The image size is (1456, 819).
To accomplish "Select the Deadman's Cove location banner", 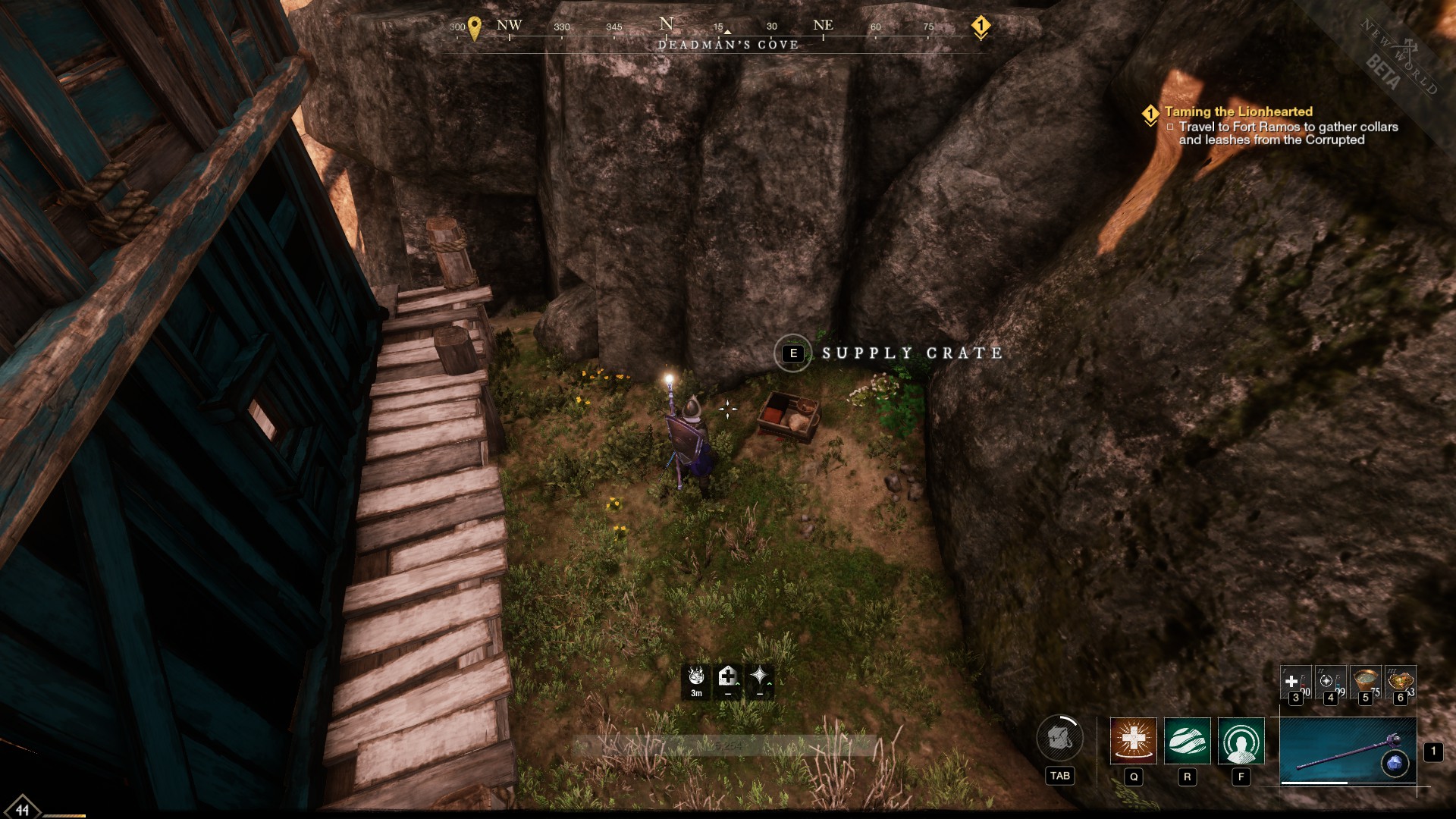I will [x=728, y=43].
